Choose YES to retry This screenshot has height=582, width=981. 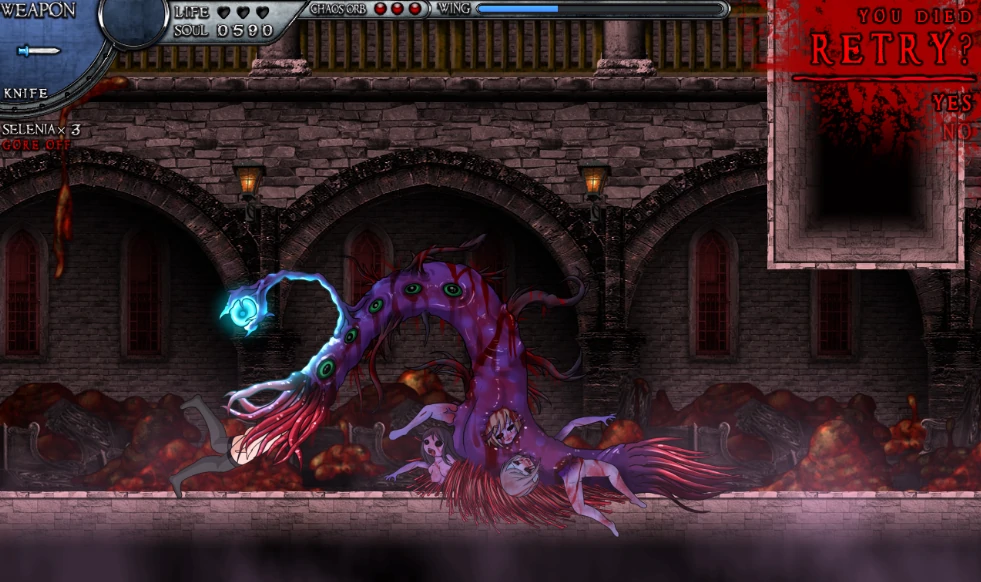click(952, 103)
